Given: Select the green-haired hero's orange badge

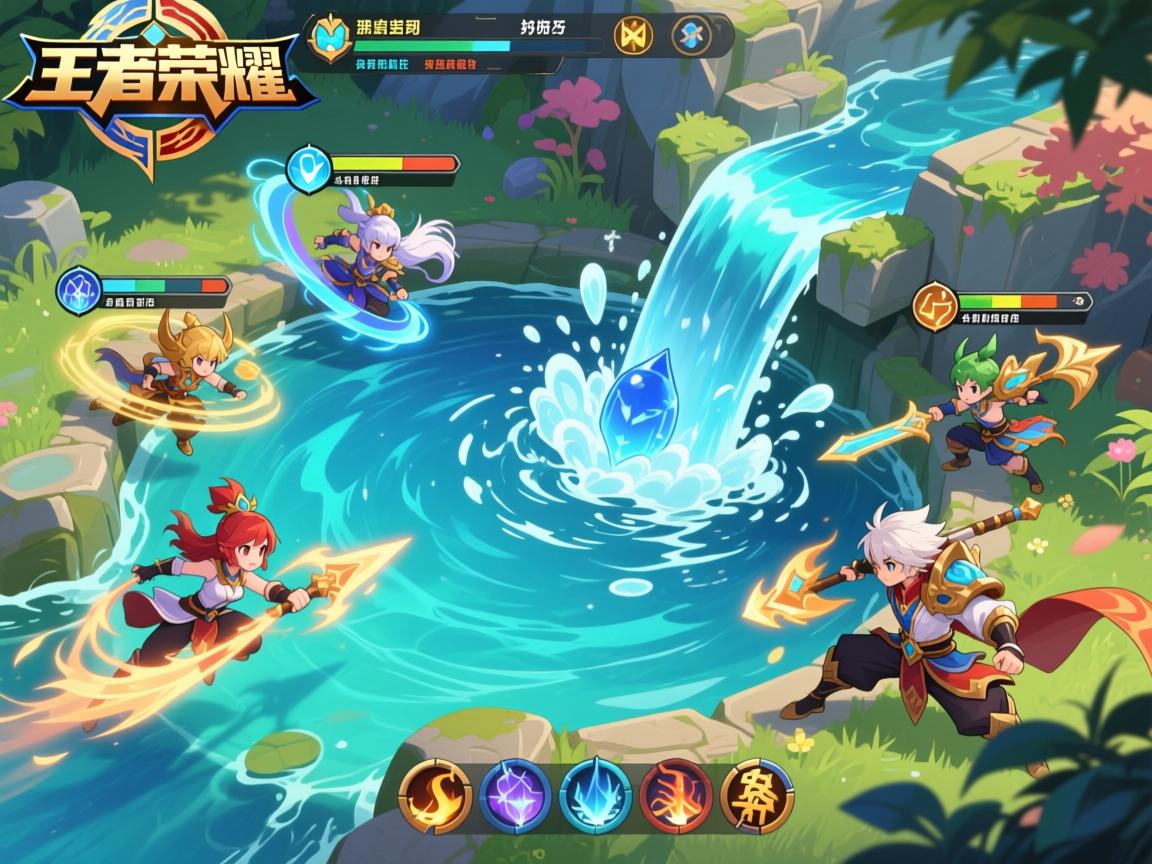Looking at the screenshot, I should point(935,305).
